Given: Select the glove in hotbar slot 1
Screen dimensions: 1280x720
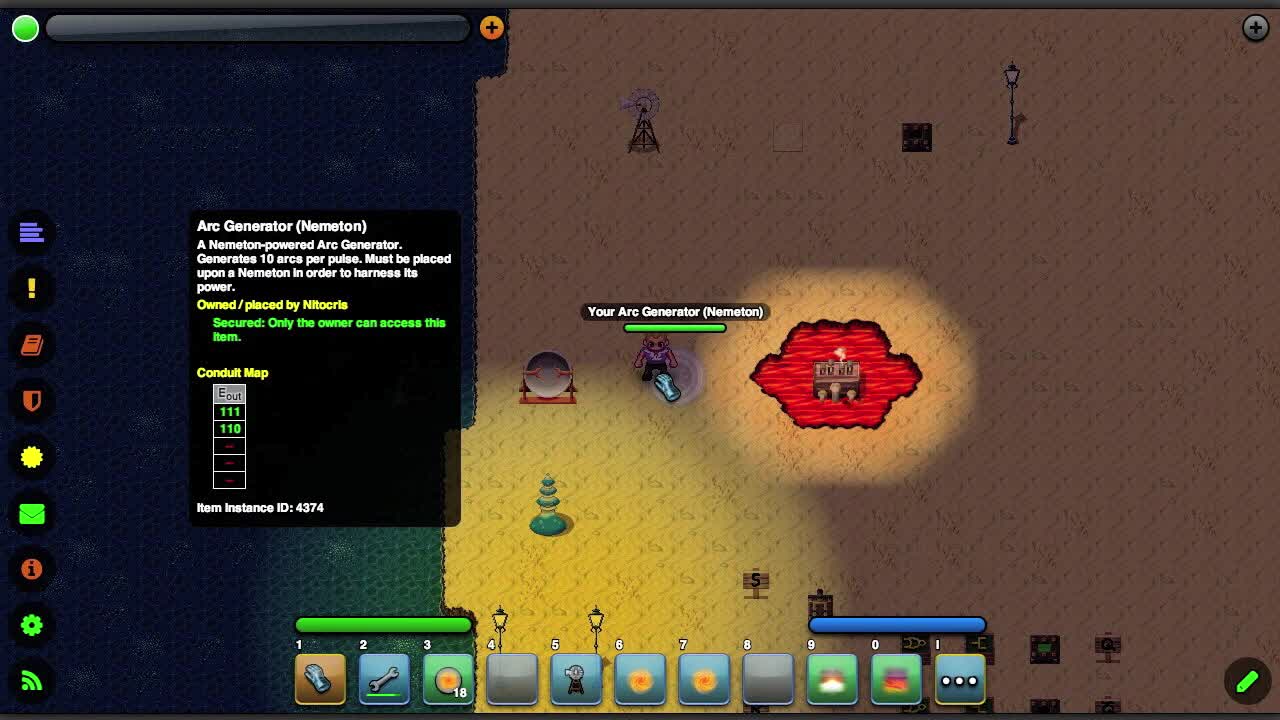Looking at the screenshot, I should click(320, 680).
